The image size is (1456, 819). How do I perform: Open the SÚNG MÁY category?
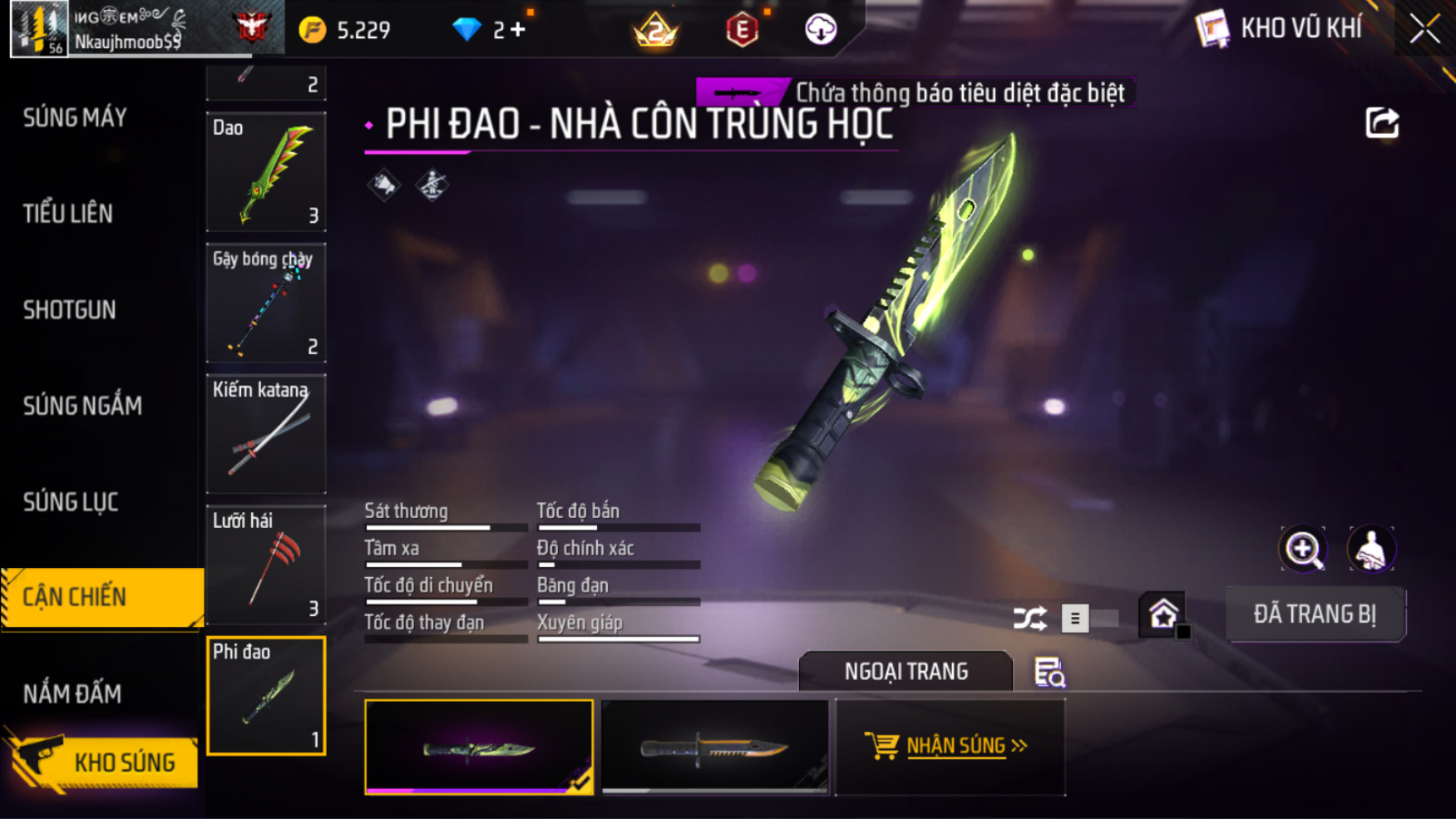pos(75,118)
